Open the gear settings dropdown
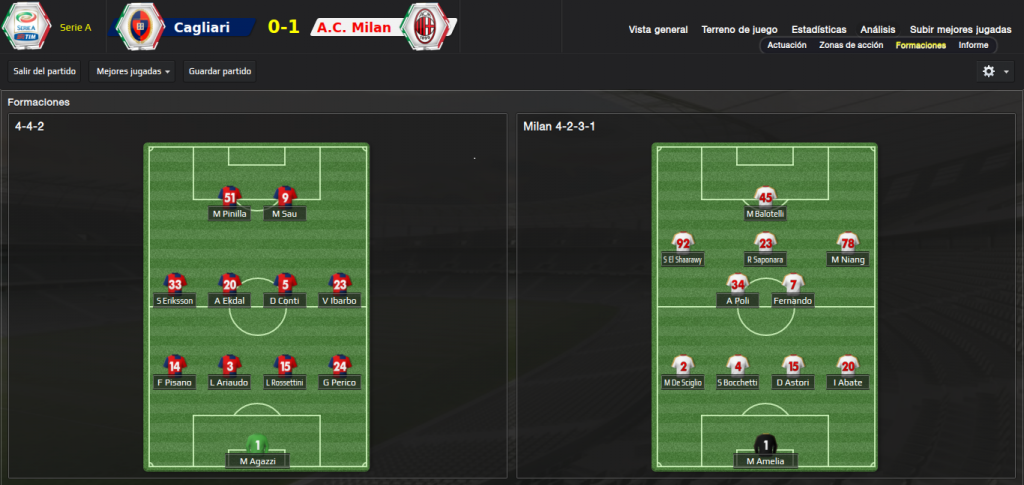The image size is (1024, 485). click(x=995, y=71)
